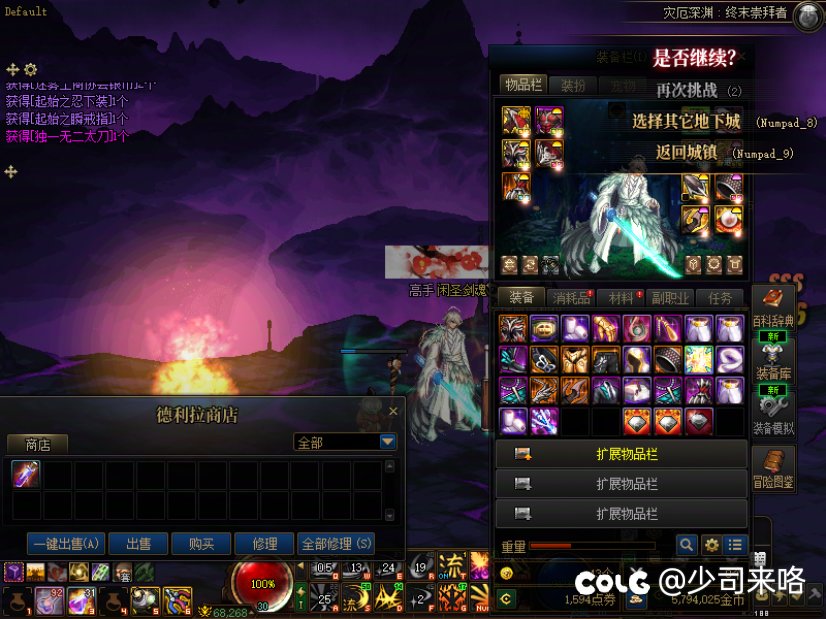Image resolution: width=826 pixels, height=619 pixels.
Task: Click the 出售 sell button
Action: click(x=138, y=544)
